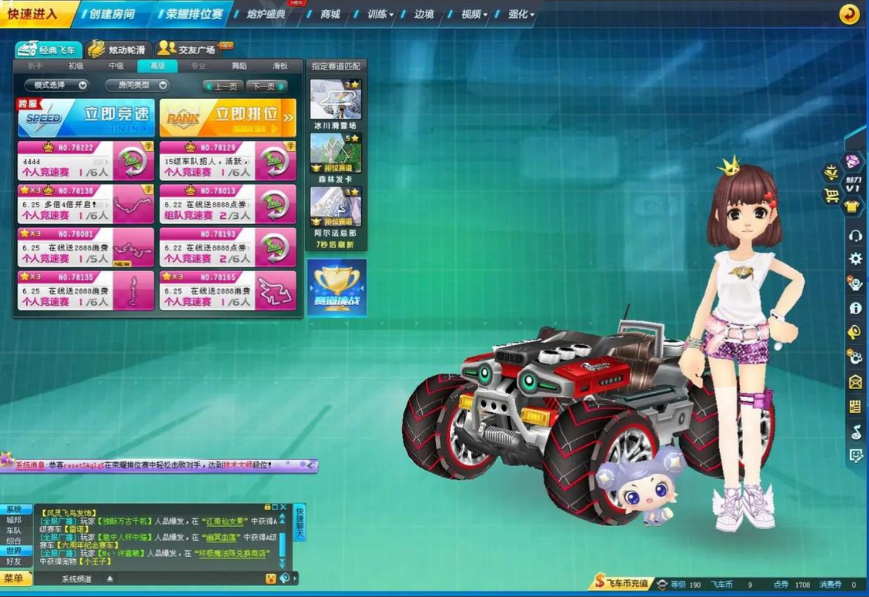Expand the 训练 training dropdown
The width and height of the screenshot is (869, 597).
pos(380,15)
